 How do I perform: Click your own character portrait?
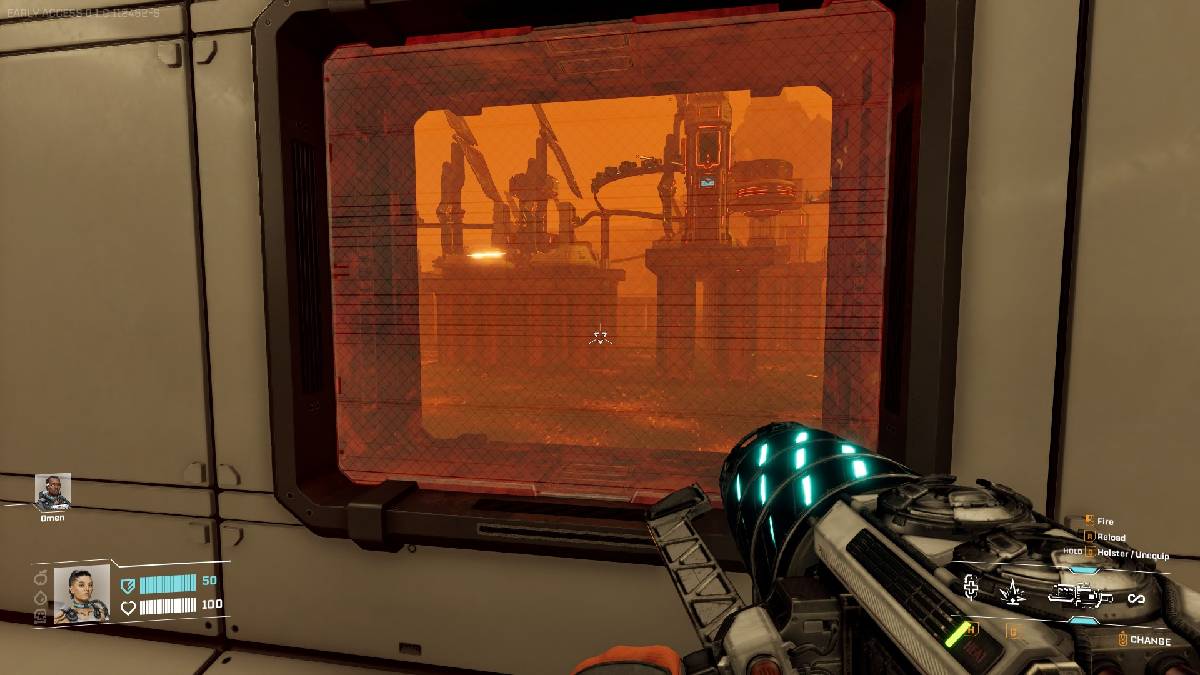[x=81, y=595]
